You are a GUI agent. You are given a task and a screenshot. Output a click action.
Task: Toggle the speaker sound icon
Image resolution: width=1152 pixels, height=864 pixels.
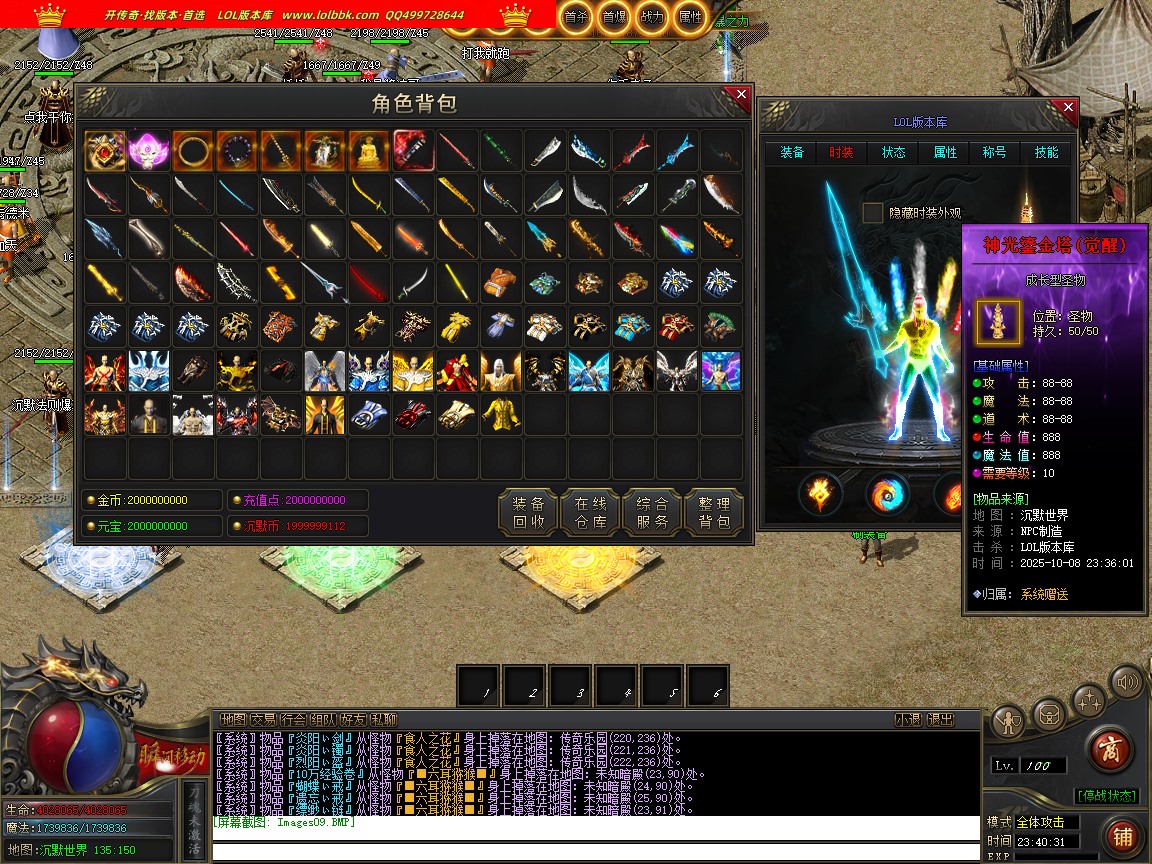click(1127, 684)
